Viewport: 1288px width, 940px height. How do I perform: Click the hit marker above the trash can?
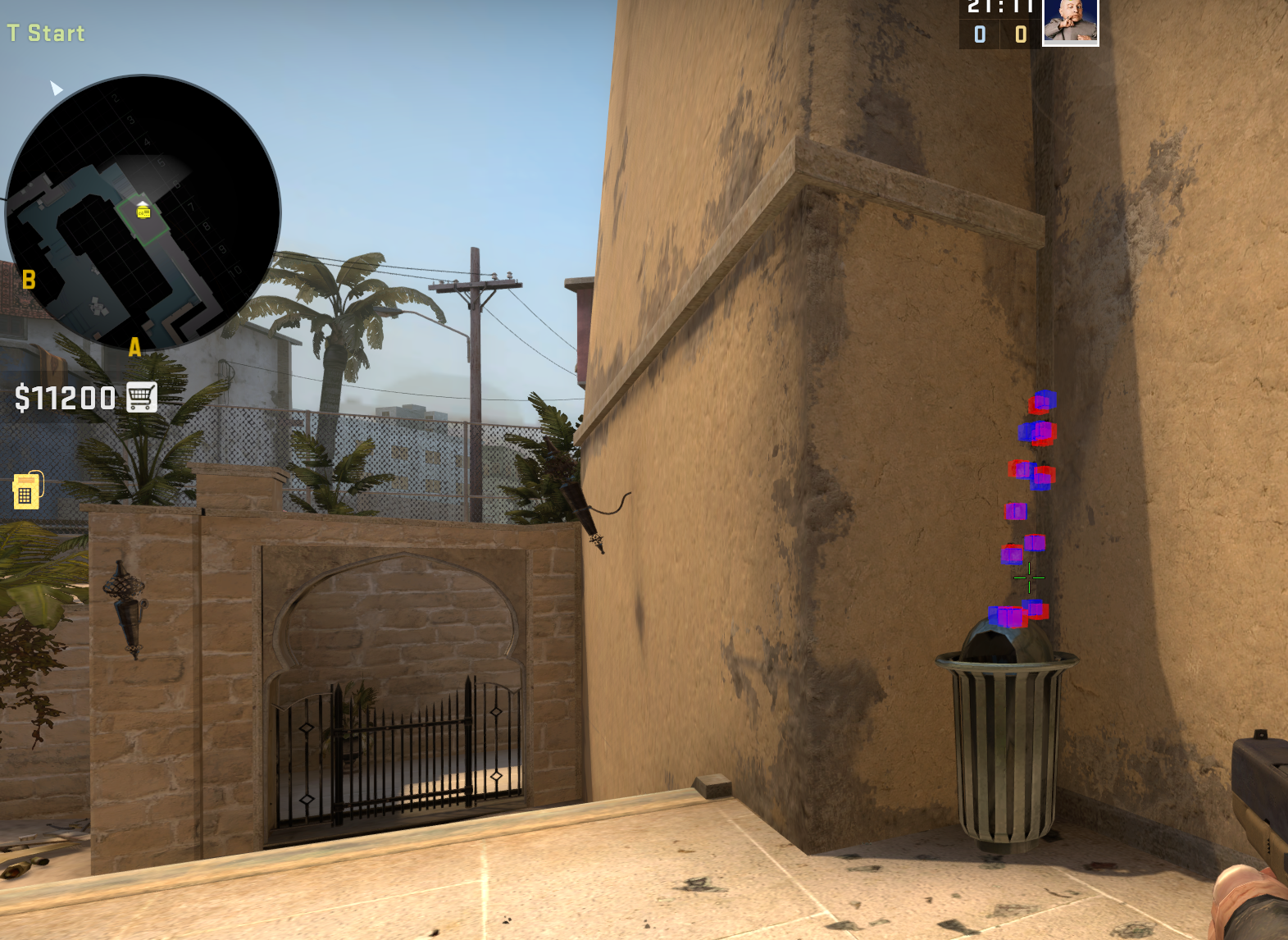pyautogui.click(x=1008, y=616)
